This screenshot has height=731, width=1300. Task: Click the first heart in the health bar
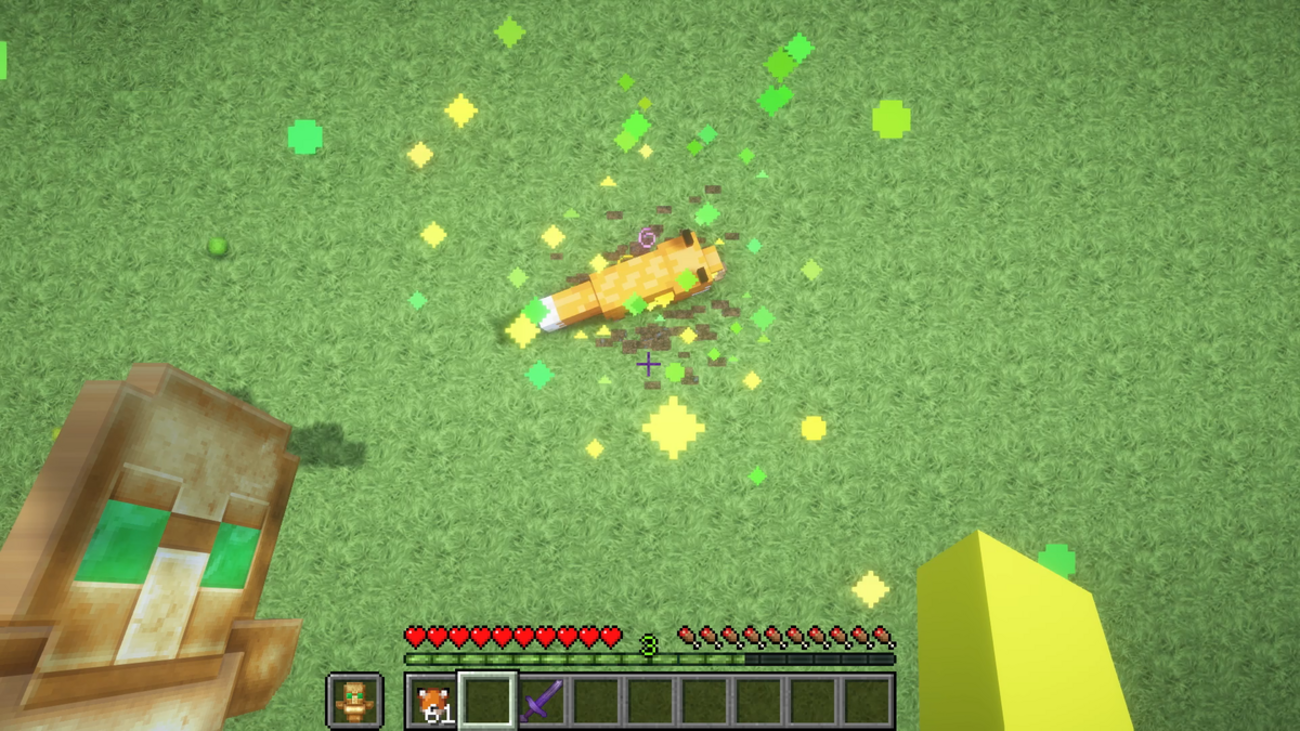pos(415,636)
